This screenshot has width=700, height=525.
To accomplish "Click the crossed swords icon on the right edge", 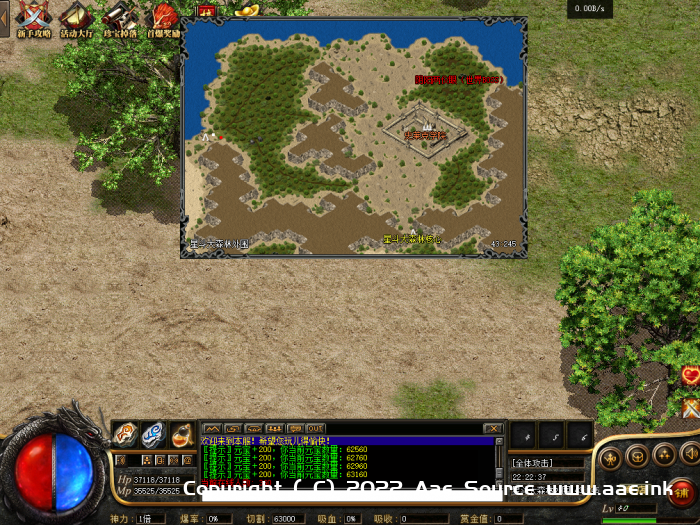I will tap(690, 407).
